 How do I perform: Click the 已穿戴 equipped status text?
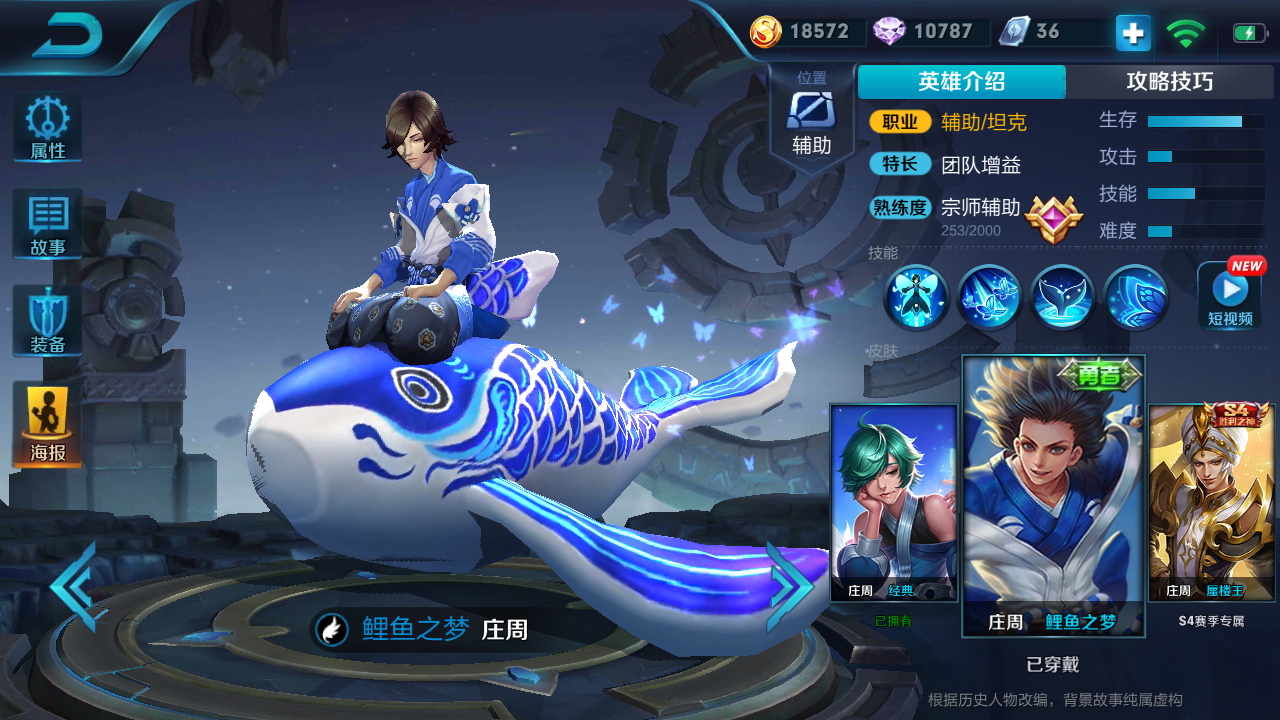pos(1052,664)
